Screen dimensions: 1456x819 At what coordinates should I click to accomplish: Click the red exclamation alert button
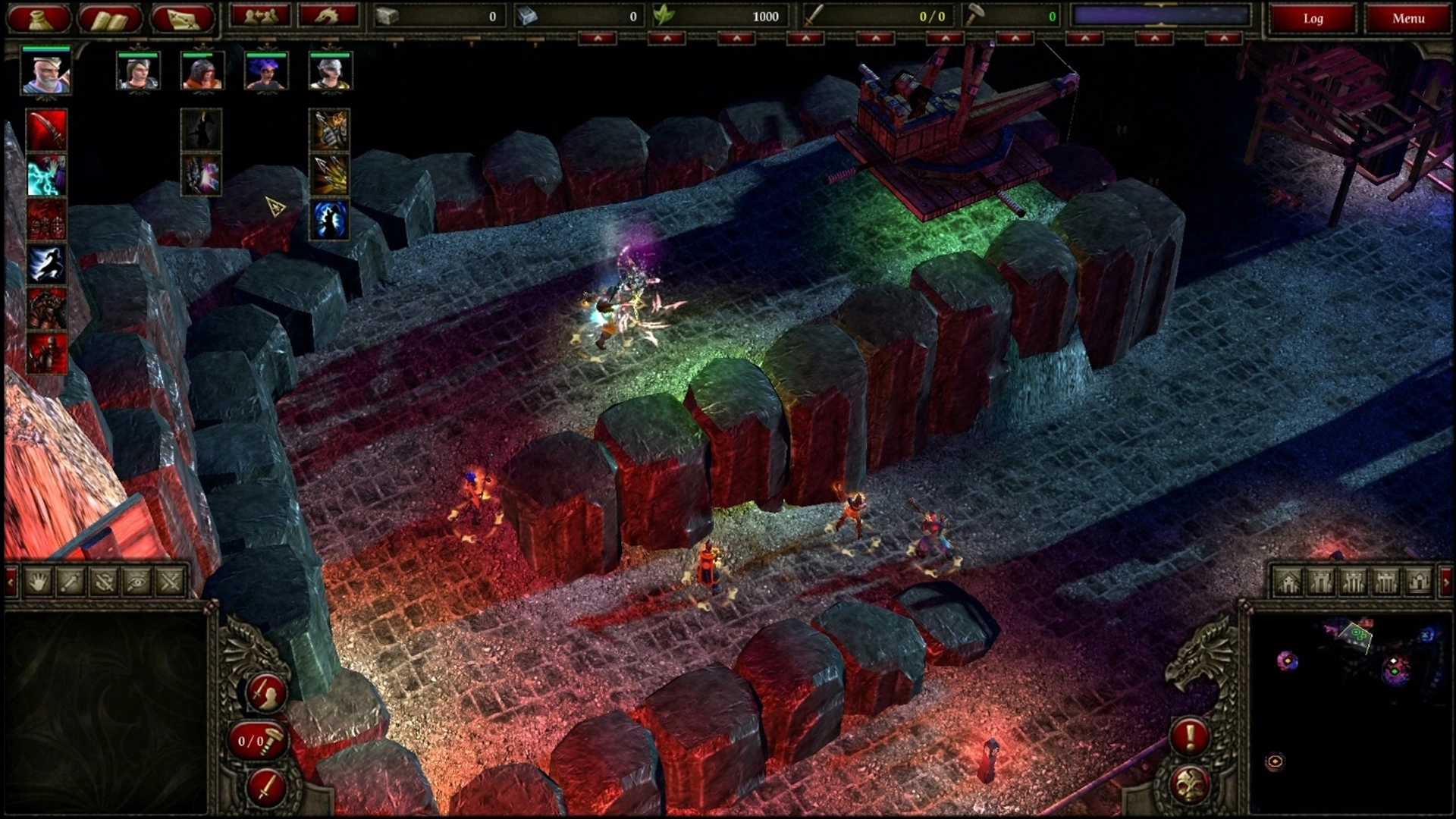coord(1189,736)
